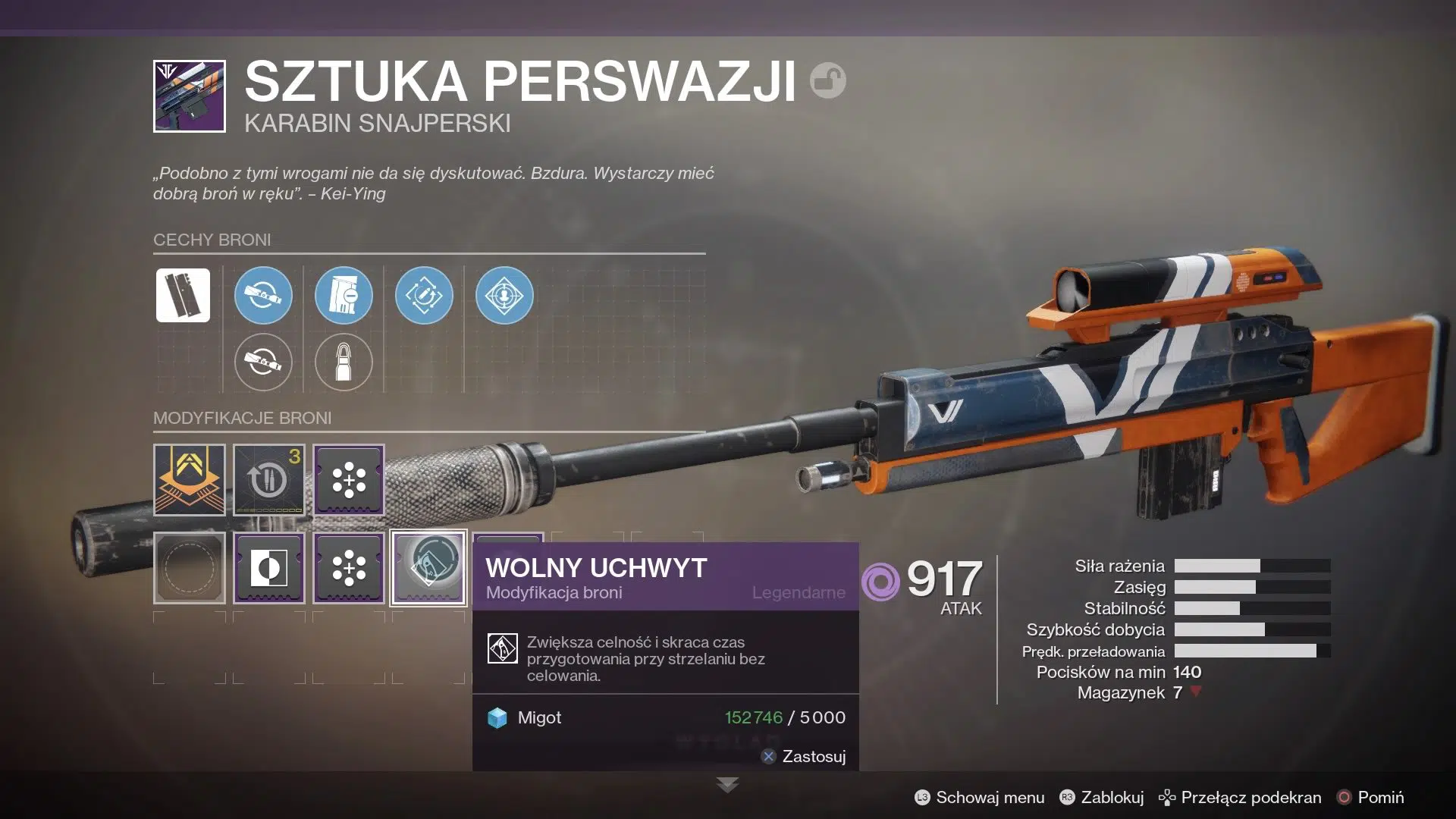The image size is (1456, 819).
Task: Select the default ornament slot in Cechy Broni
Action: [182, 295]
